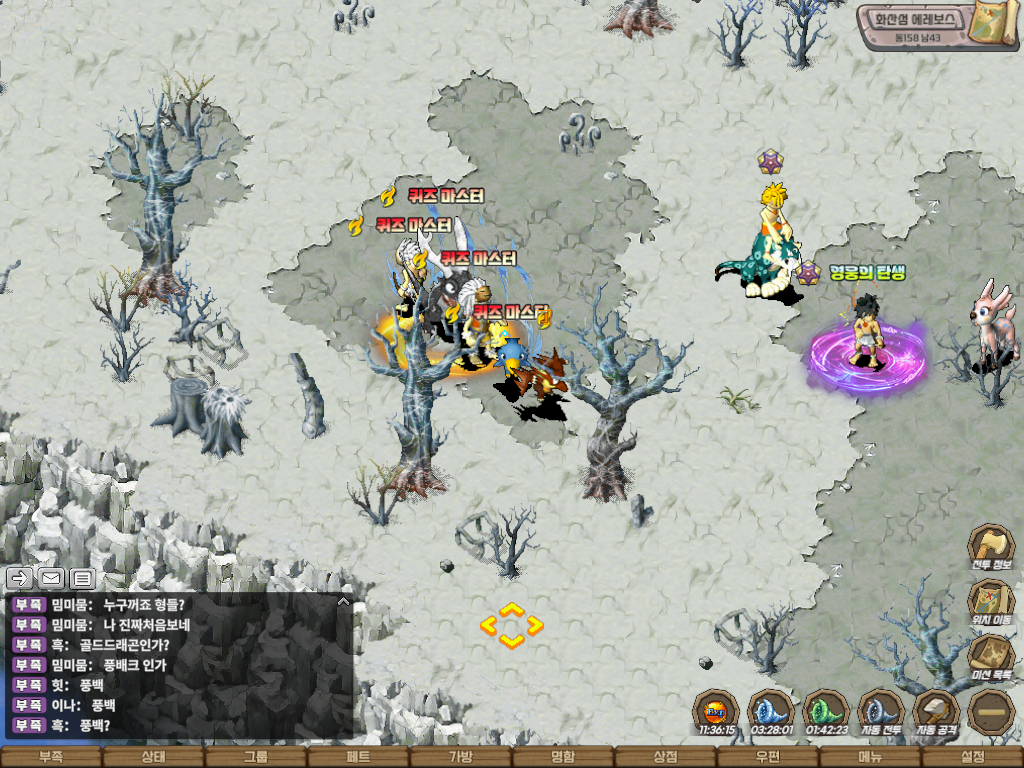Open the 설정 (settings) menu
The image size is (1024, 768).
pos(972,757)
